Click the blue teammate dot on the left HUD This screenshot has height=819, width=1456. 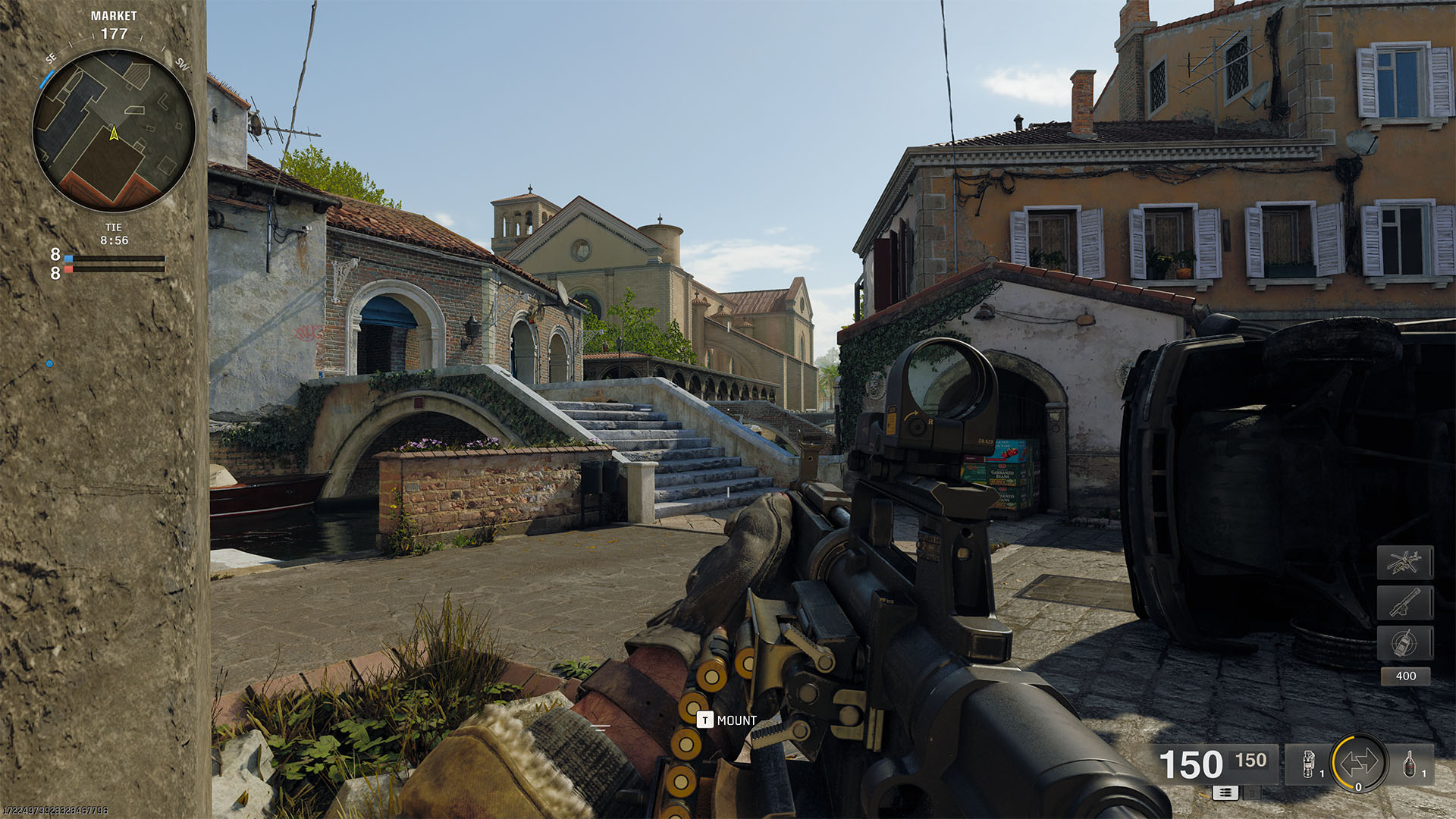[x=49, y=363]
